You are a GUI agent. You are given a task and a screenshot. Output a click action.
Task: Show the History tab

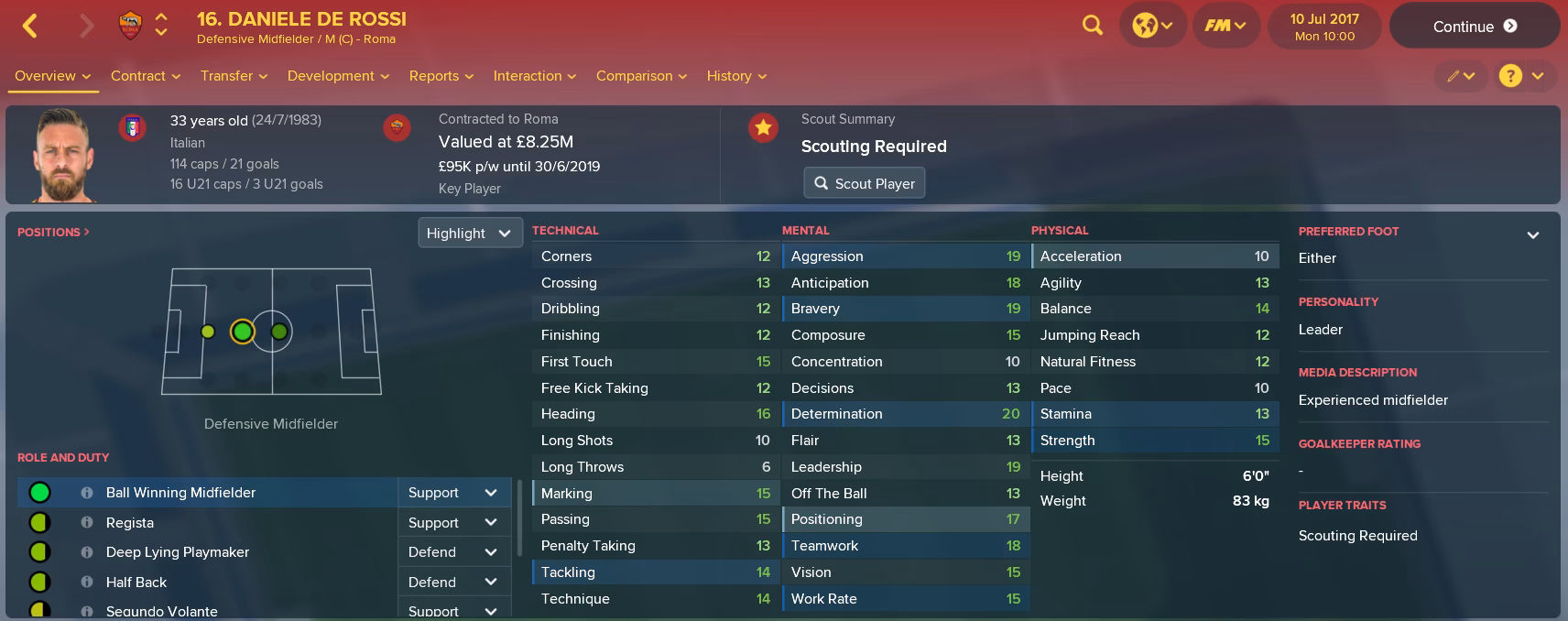(735, 76)
